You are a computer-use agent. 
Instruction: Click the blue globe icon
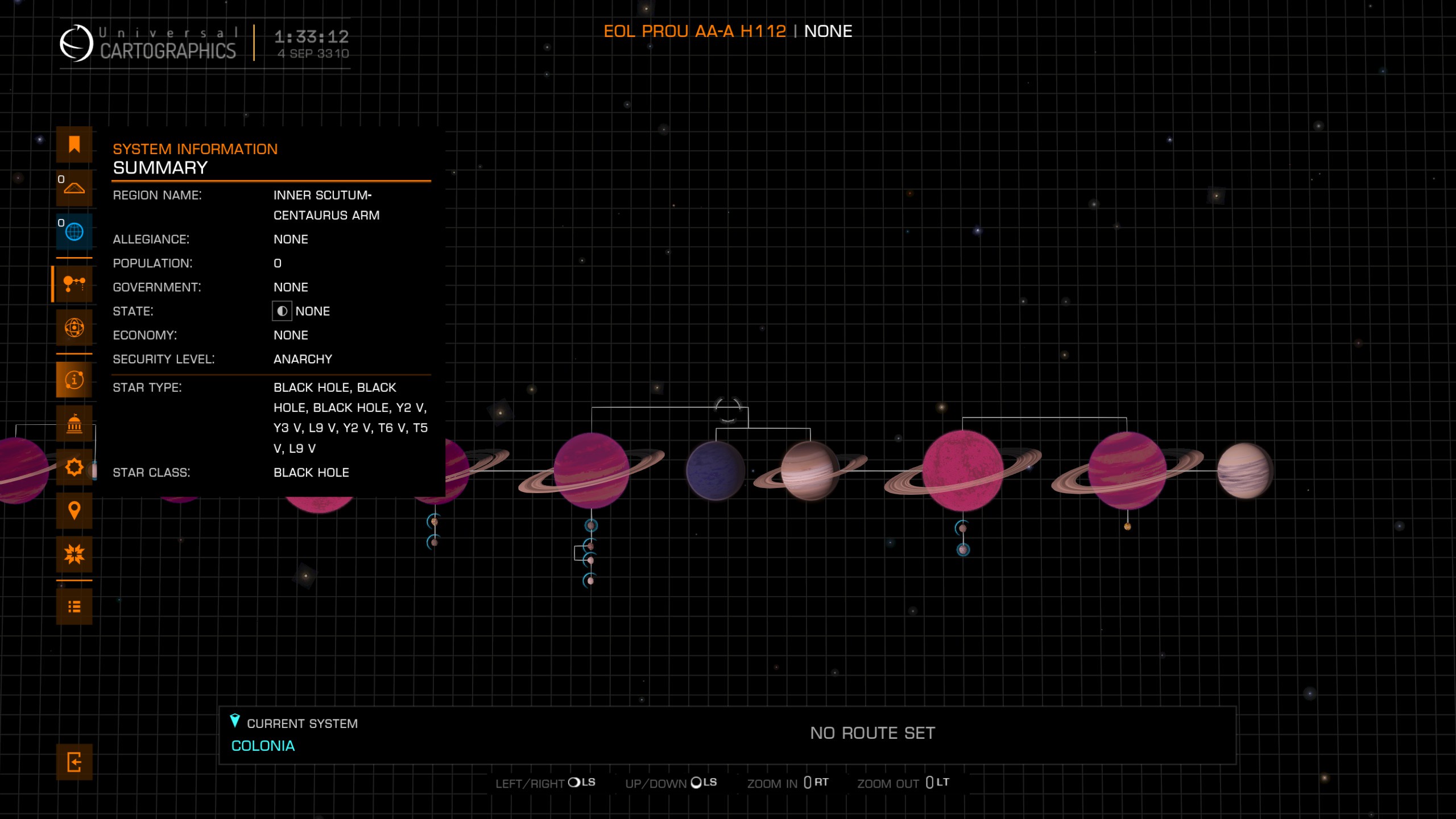pos(74,231)
